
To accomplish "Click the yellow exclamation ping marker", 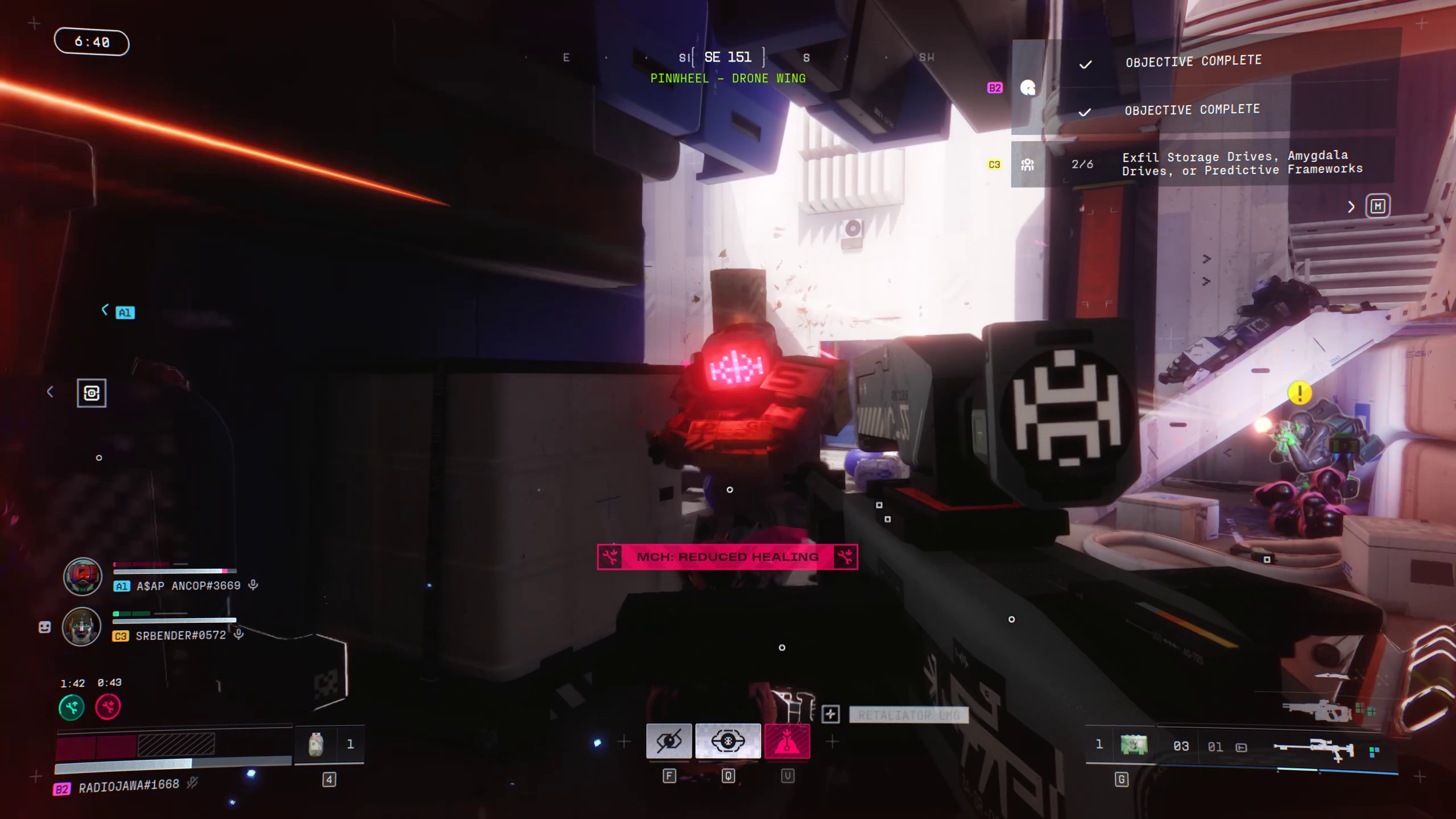I will coord(1300,393).
